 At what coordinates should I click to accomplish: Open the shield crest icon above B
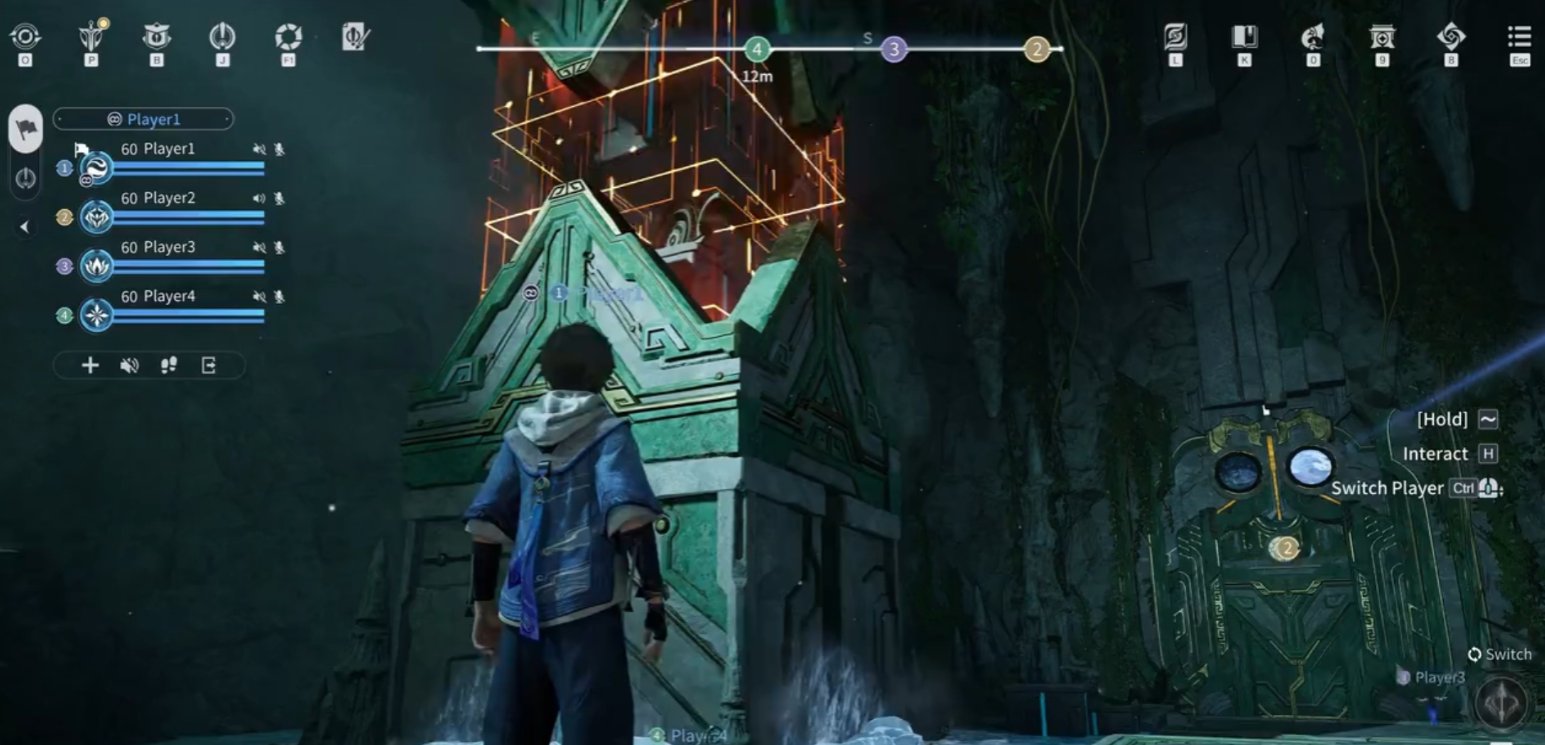tap(156, 37)
